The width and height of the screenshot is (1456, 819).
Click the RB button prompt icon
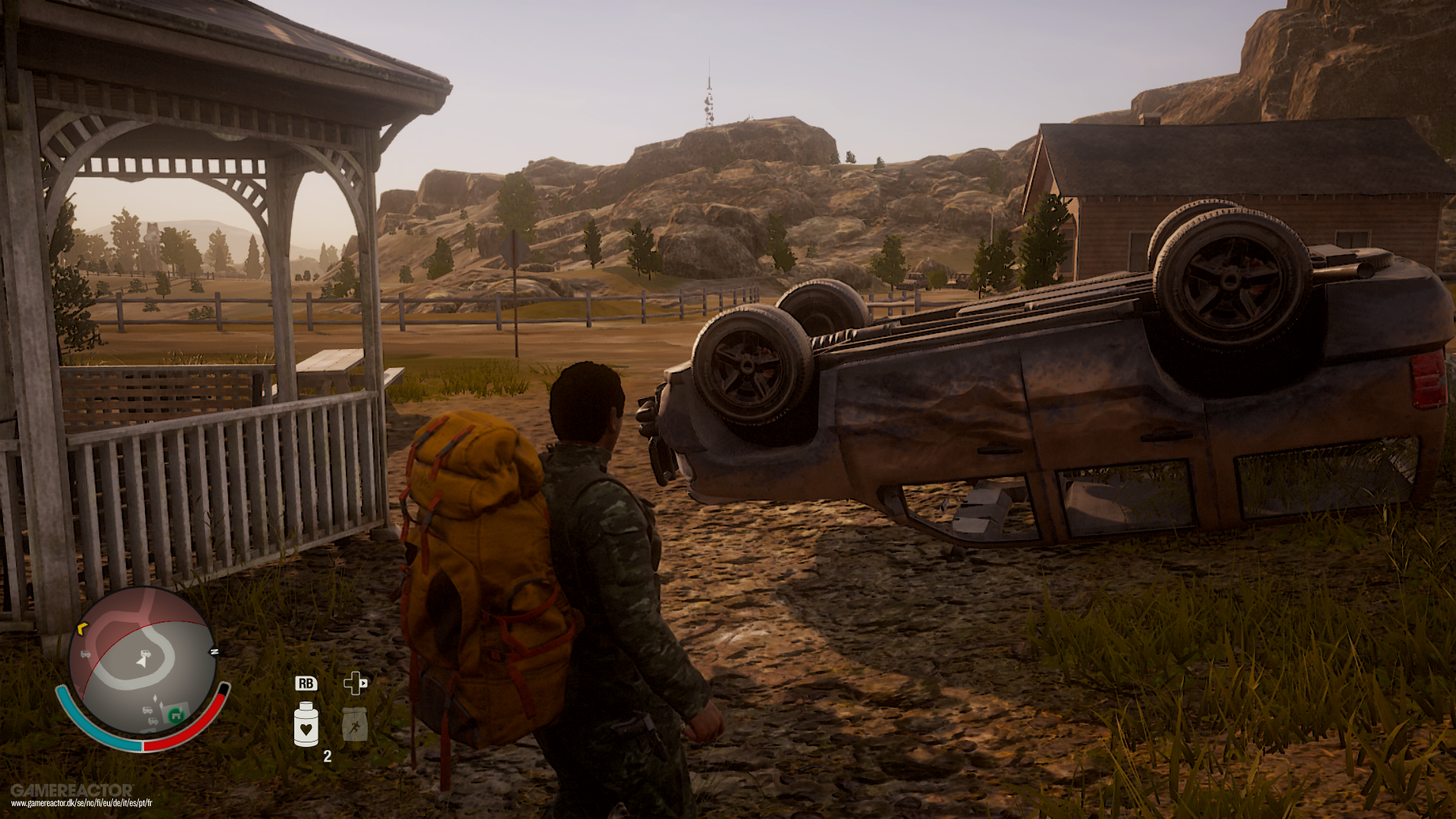pos(306,683)
